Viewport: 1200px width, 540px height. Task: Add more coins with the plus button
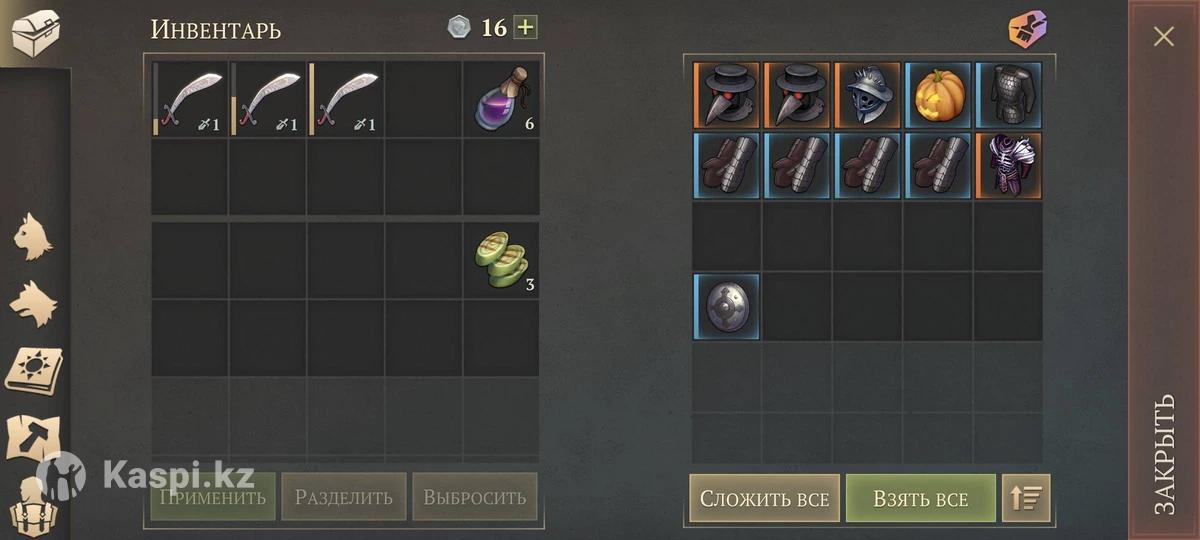click(x=525, y=27)
